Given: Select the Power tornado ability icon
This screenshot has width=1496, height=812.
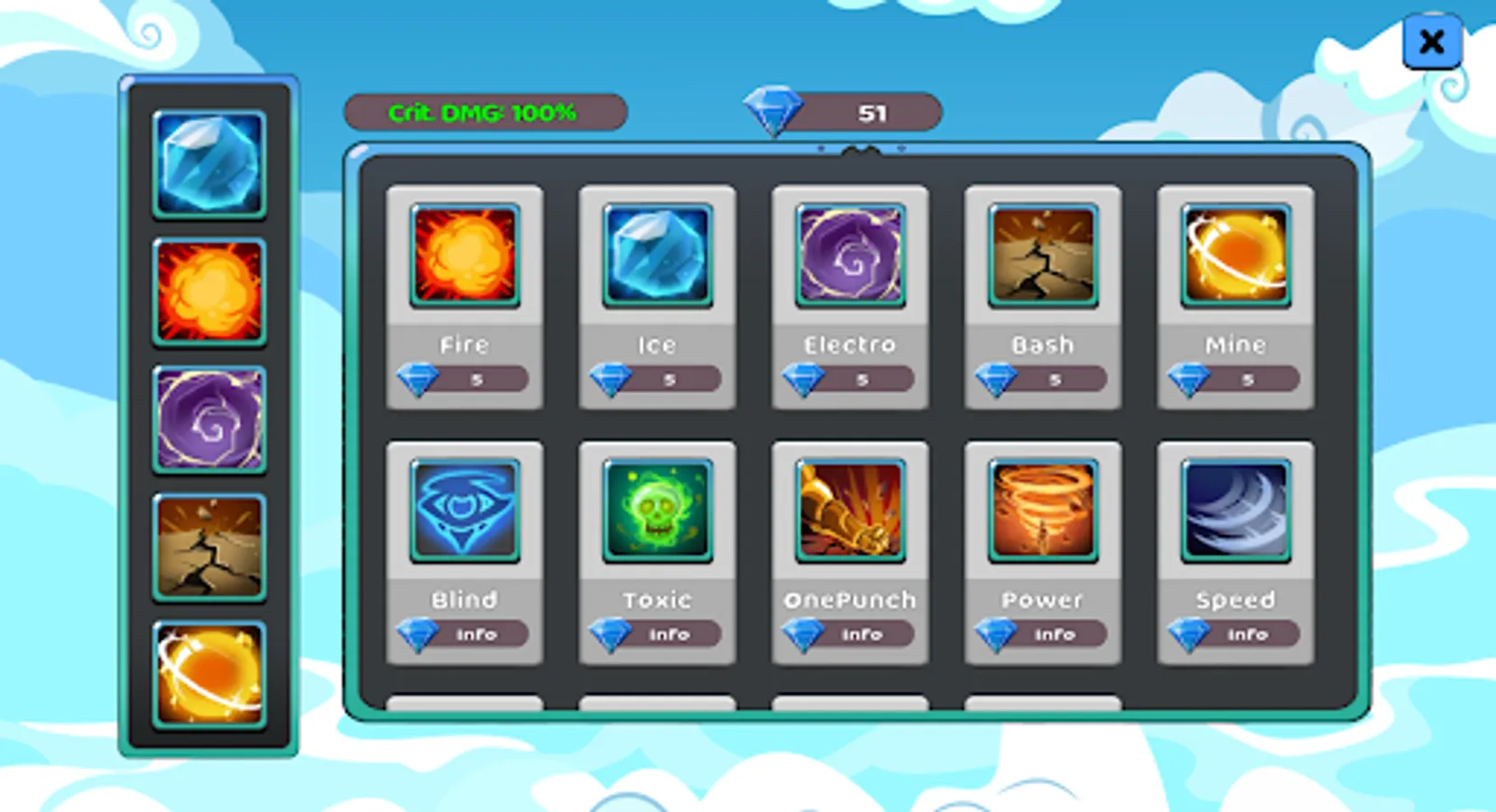Looking at the screenshot, I should tap(1041, 512).
